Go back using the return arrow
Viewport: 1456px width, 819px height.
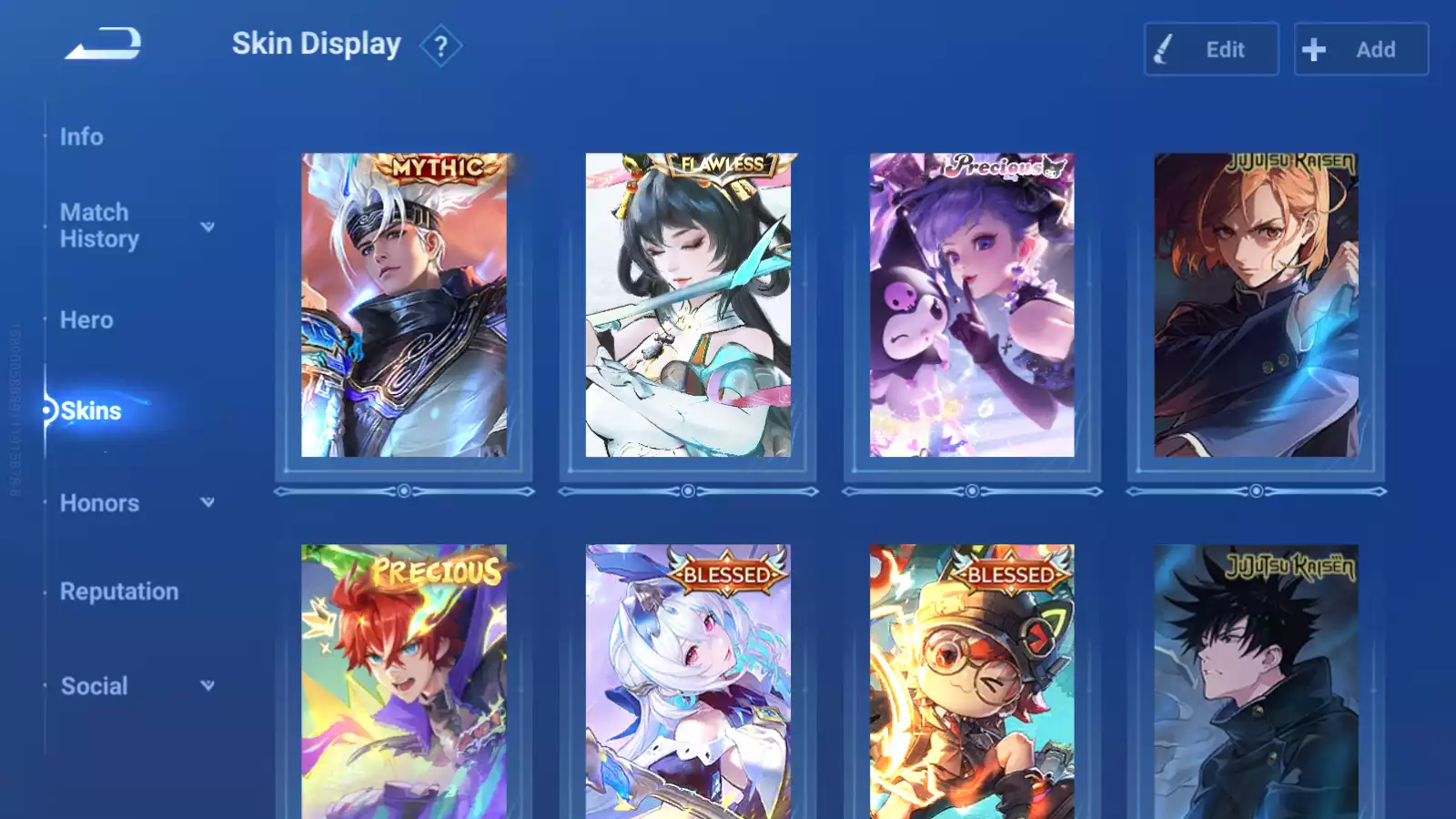click(x=104, y=43)
